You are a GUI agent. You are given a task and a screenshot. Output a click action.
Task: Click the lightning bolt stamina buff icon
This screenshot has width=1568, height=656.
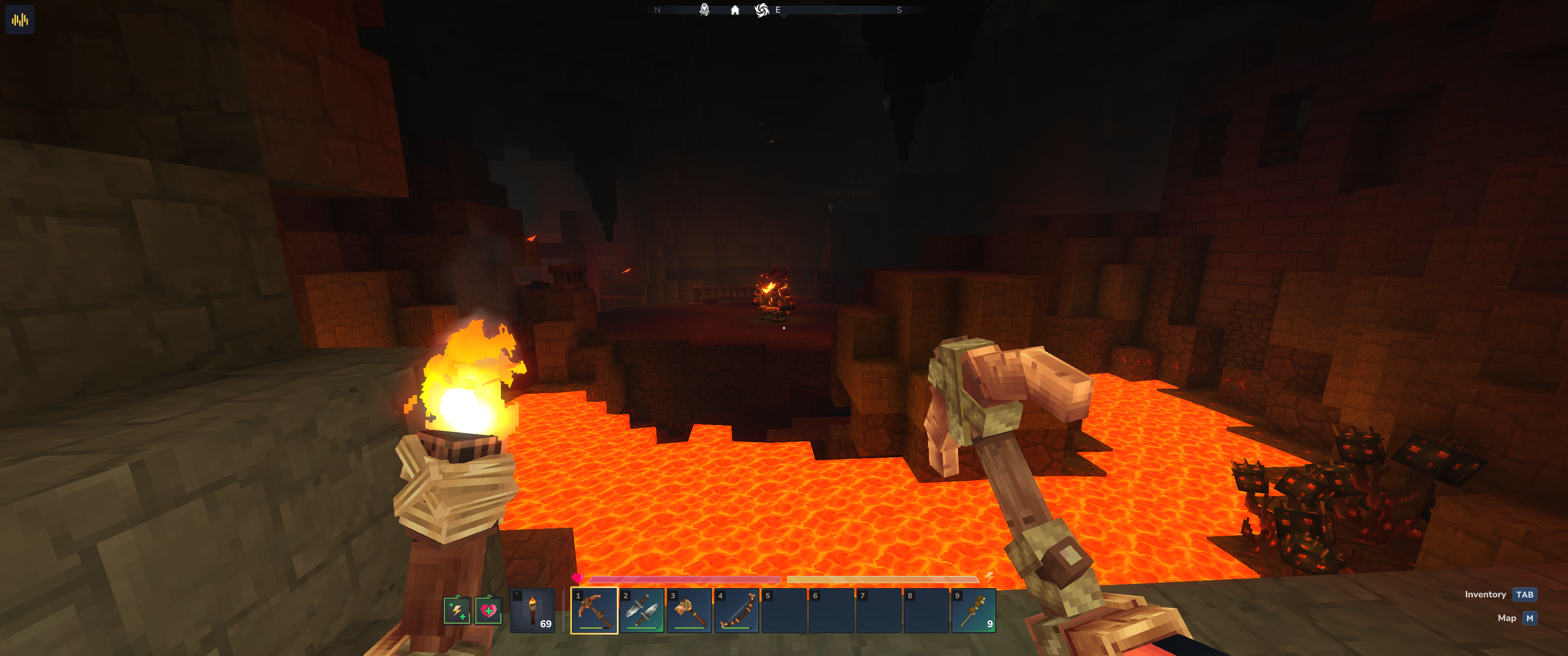[457, 610]
